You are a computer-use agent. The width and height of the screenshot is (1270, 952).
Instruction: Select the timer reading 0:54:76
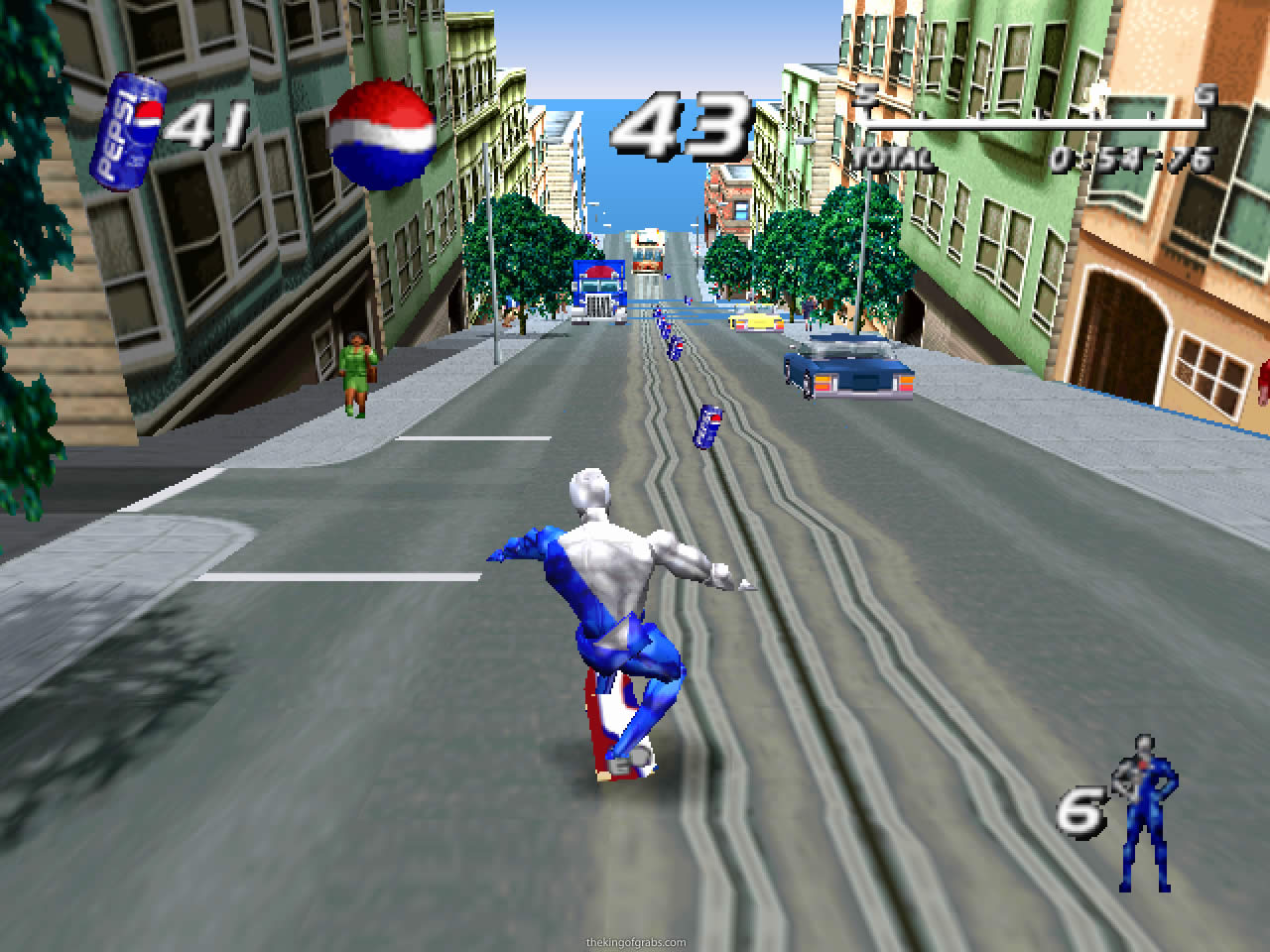click(x=1131, y=155)
